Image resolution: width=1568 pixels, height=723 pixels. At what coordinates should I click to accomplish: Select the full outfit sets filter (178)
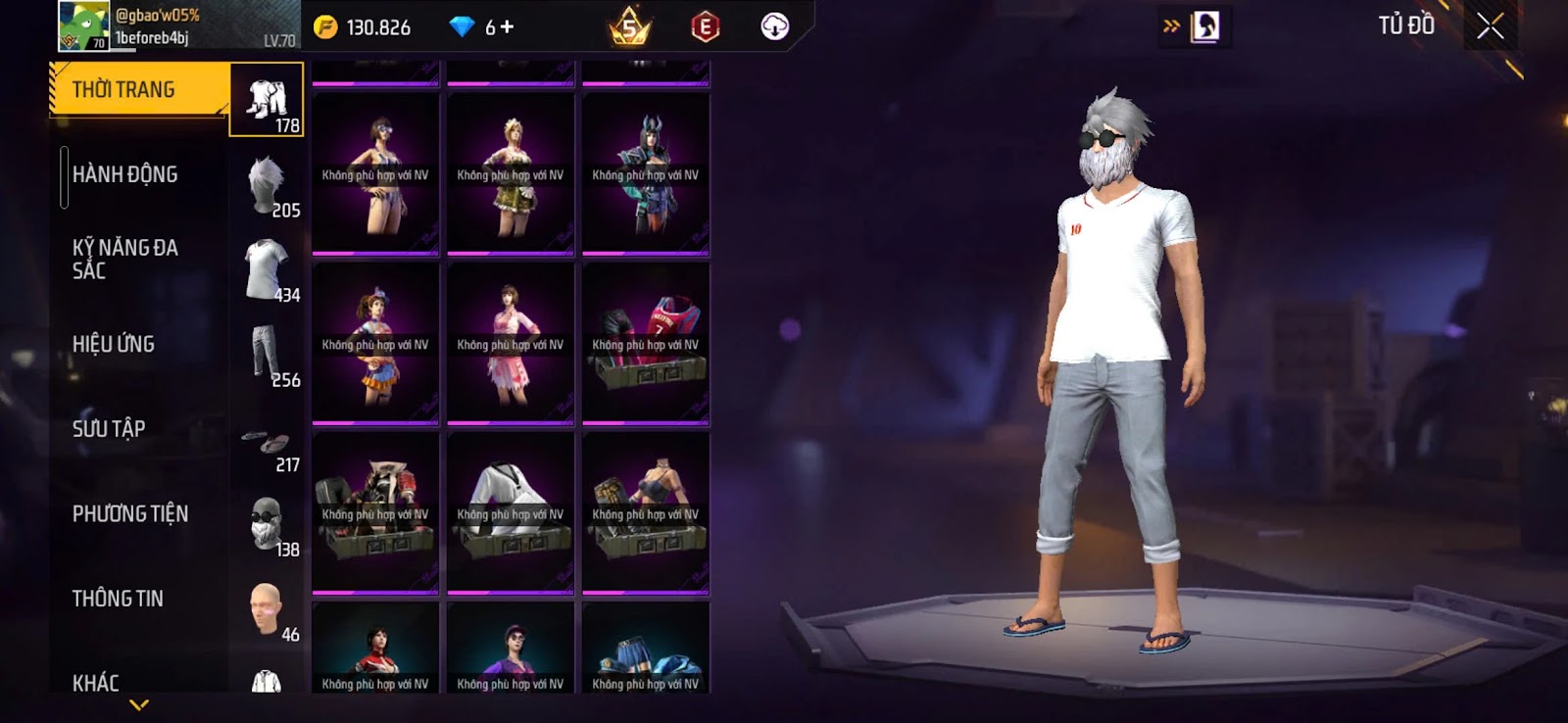pos(267,100)
